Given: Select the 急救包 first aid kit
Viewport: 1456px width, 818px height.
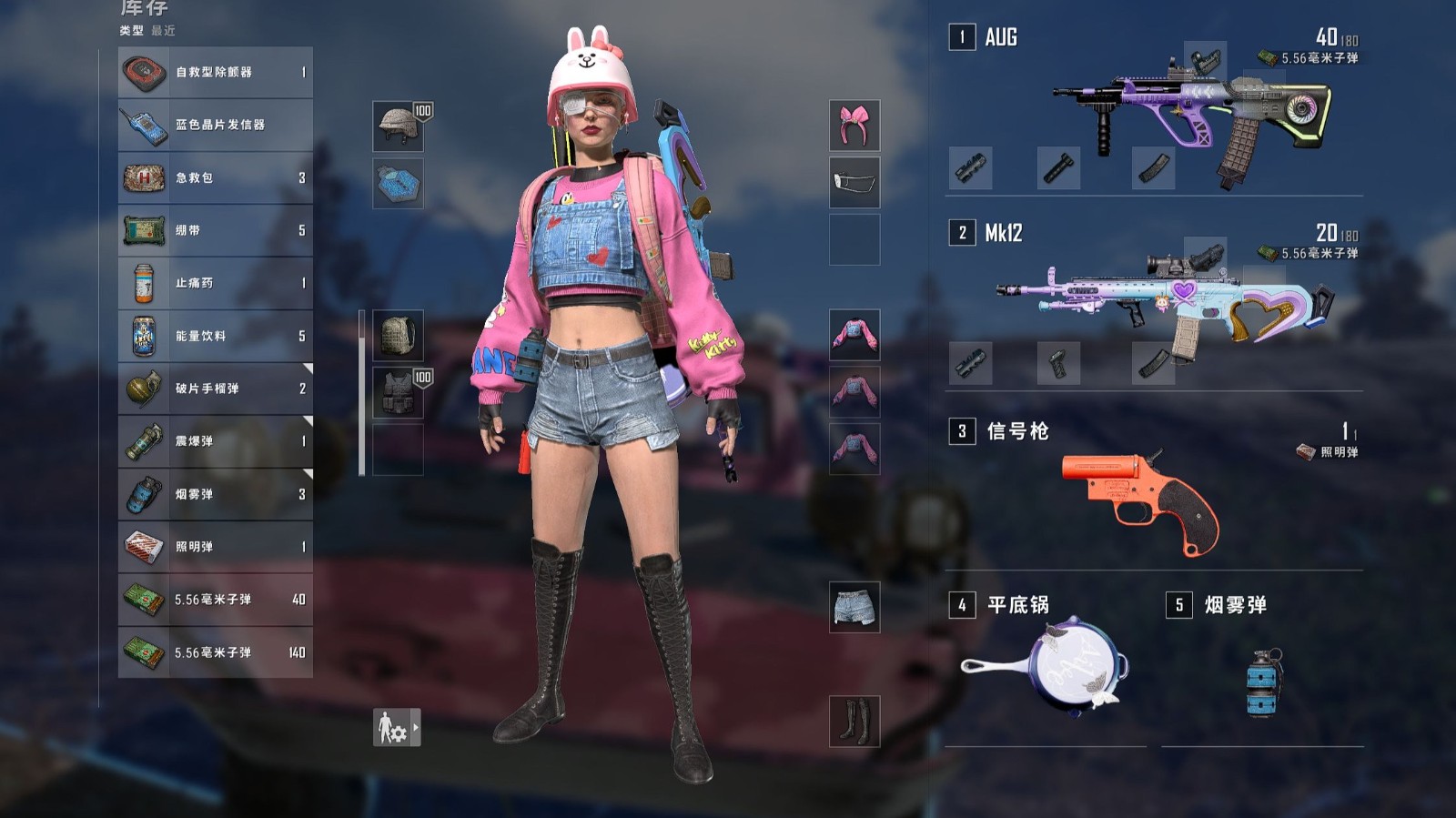Looking at the screenshot, I should point(216,177).
